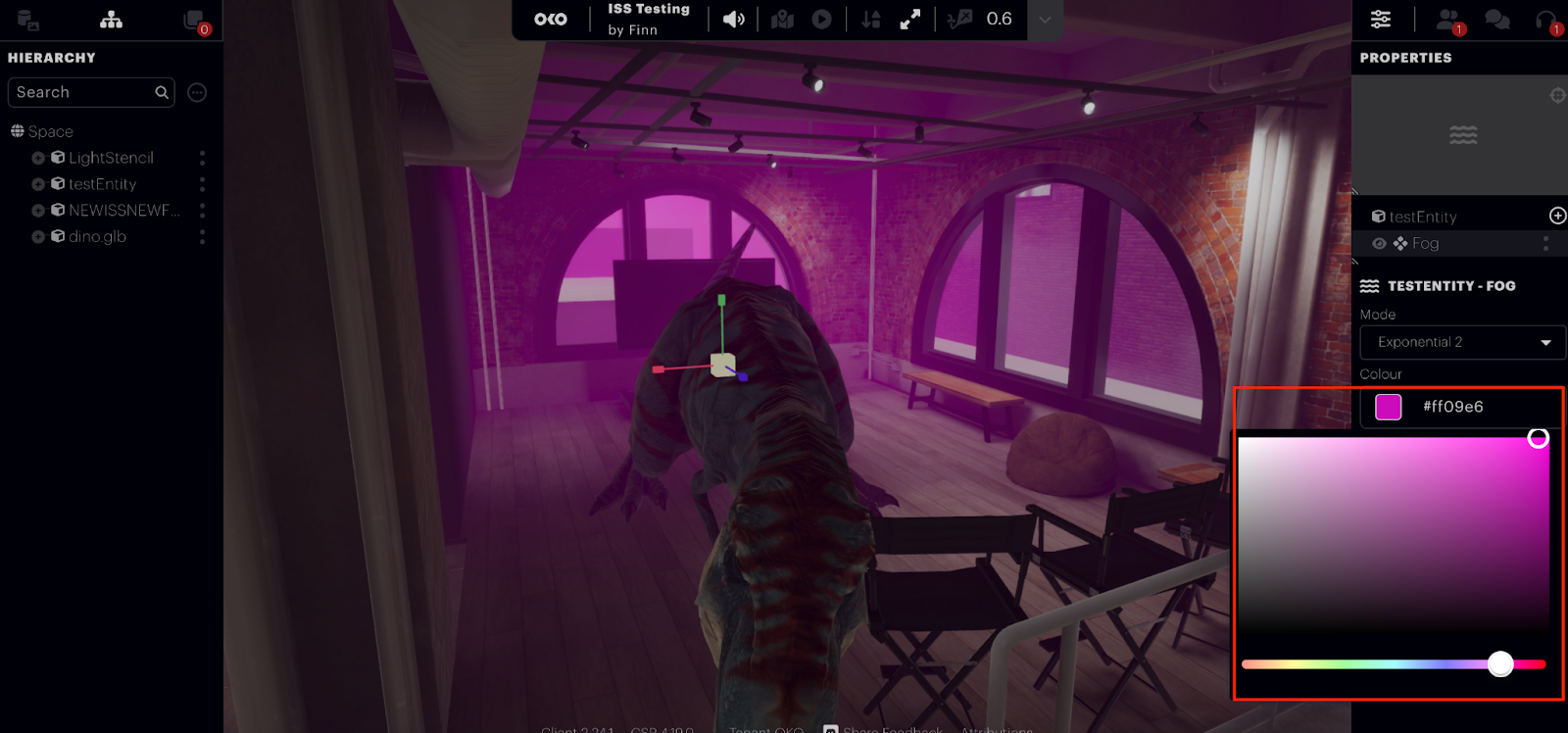Image resolution: width=1568 pixels, height=733 pixels.
Task: Add a component with the plus button beside testEntity
Action: click(1557, 216)
